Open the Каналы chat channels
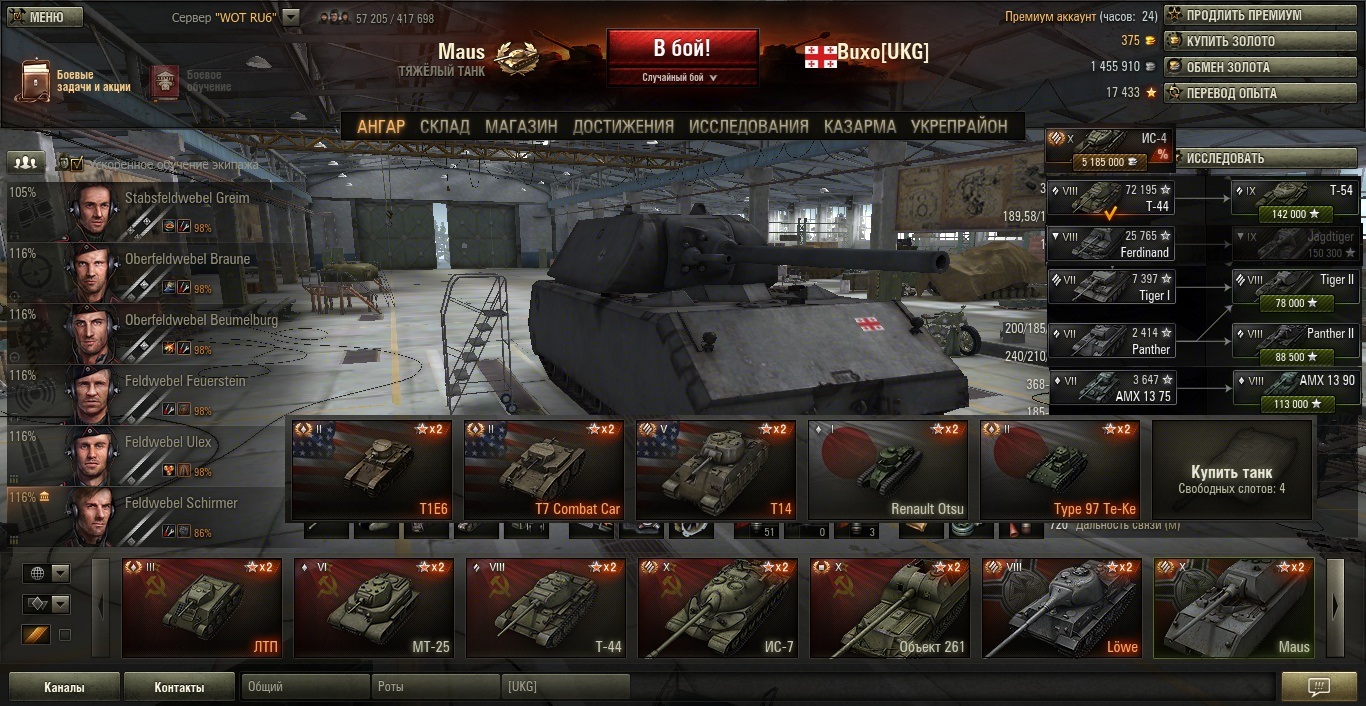 click(x=64, y=688)
